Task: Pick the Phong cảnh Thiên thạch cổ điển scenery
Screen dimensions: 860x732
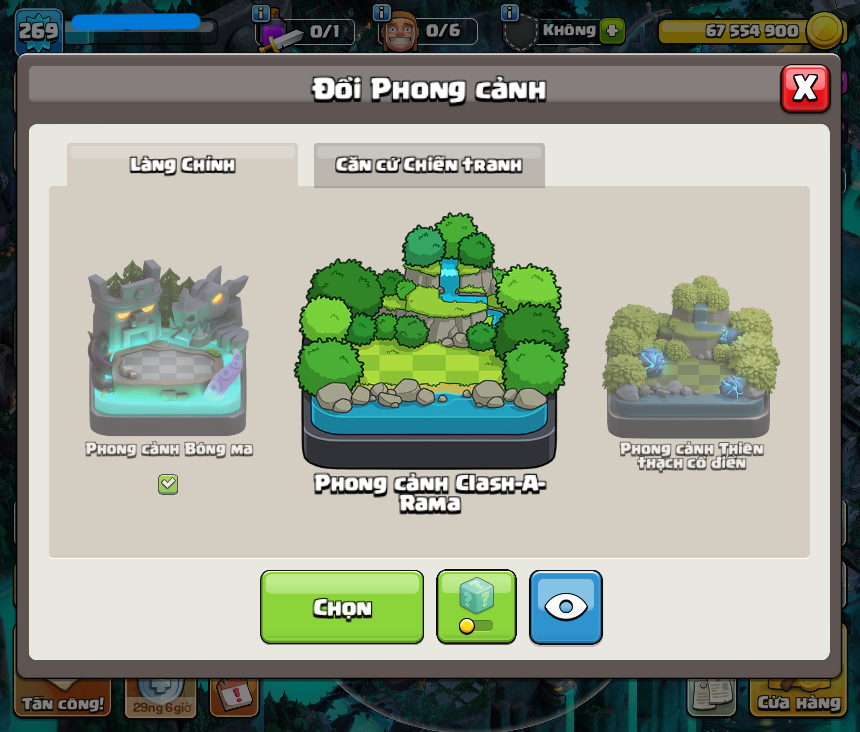Action: (691, 357)
